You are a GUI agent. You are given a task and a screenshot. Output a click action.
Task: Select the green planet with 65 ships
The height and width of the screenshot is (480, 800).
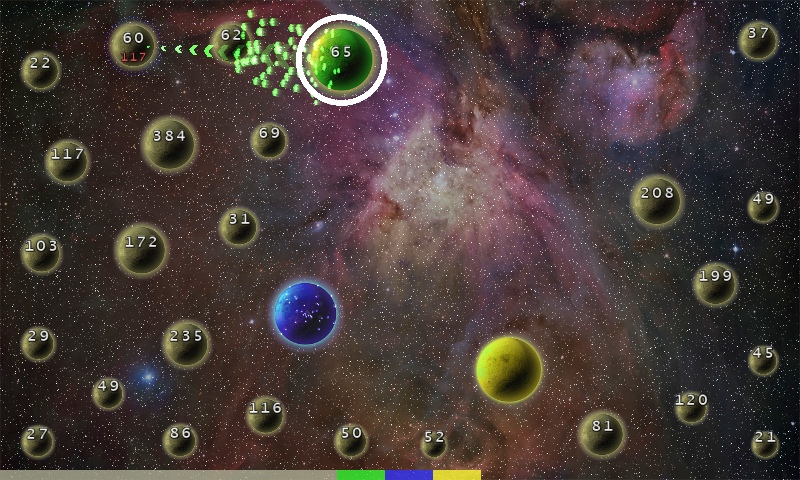pyautogui.click(x=342, y=60)
